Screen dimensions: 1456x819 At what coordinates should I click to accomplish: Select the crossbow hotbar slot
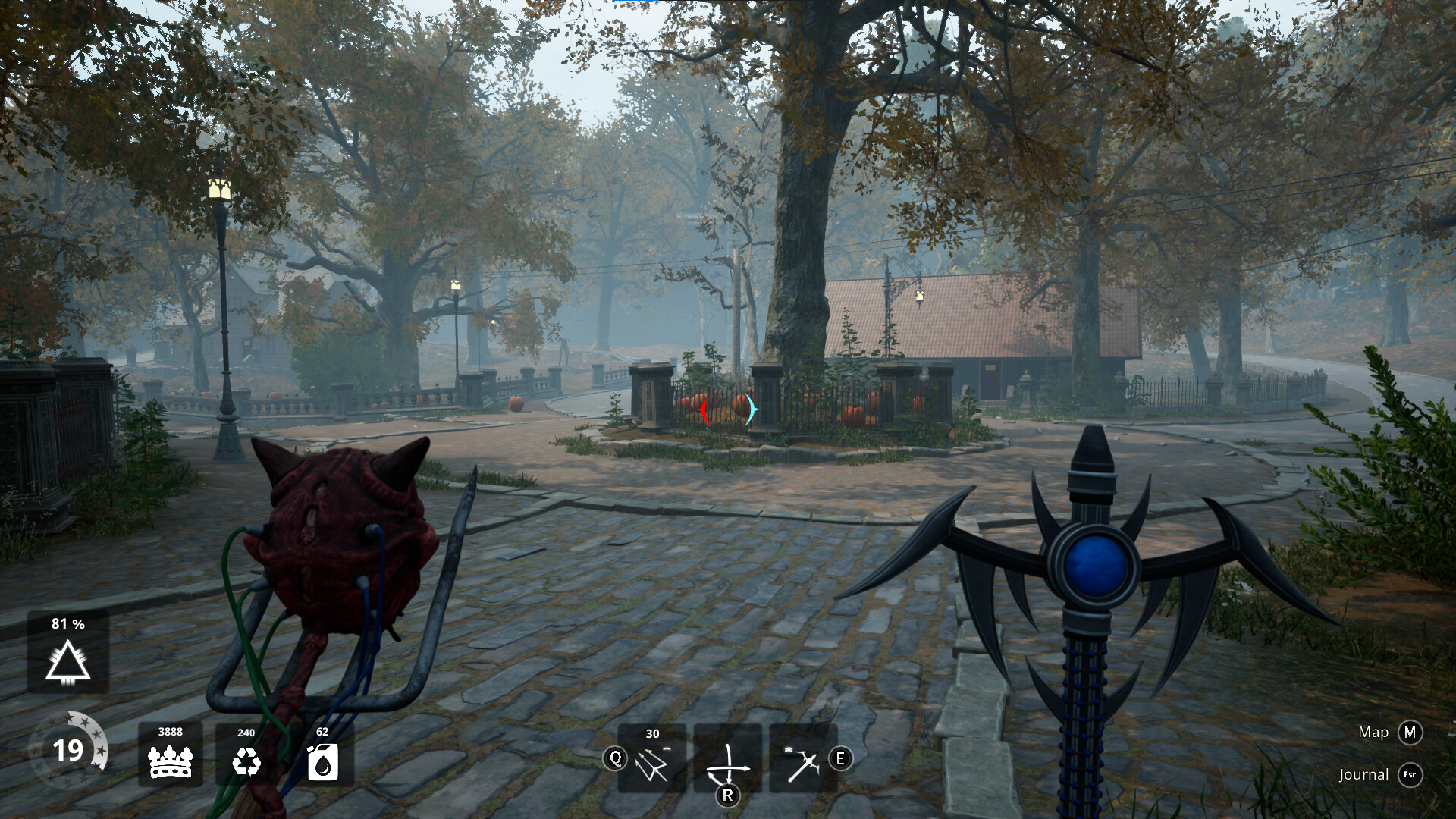[x=652, y=762]
